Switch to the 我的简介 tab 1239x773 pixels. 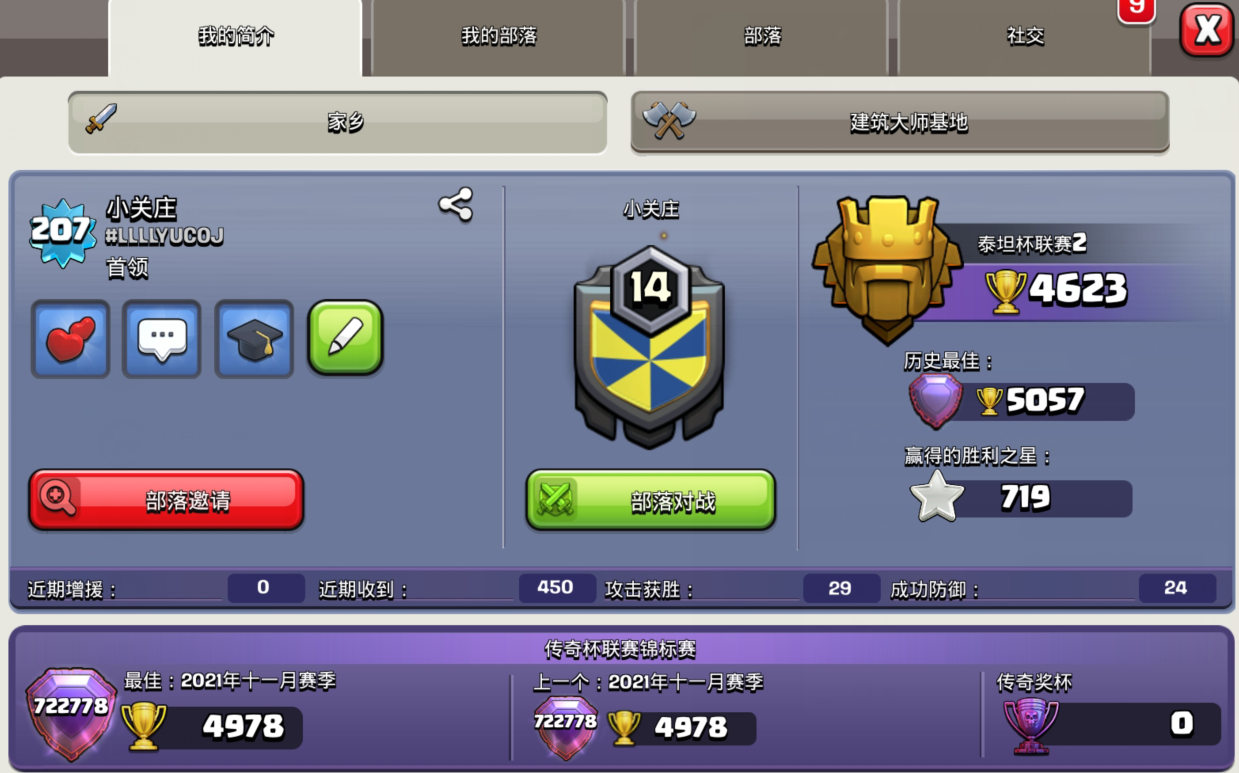pyautogui.click(x=235, y=37)
